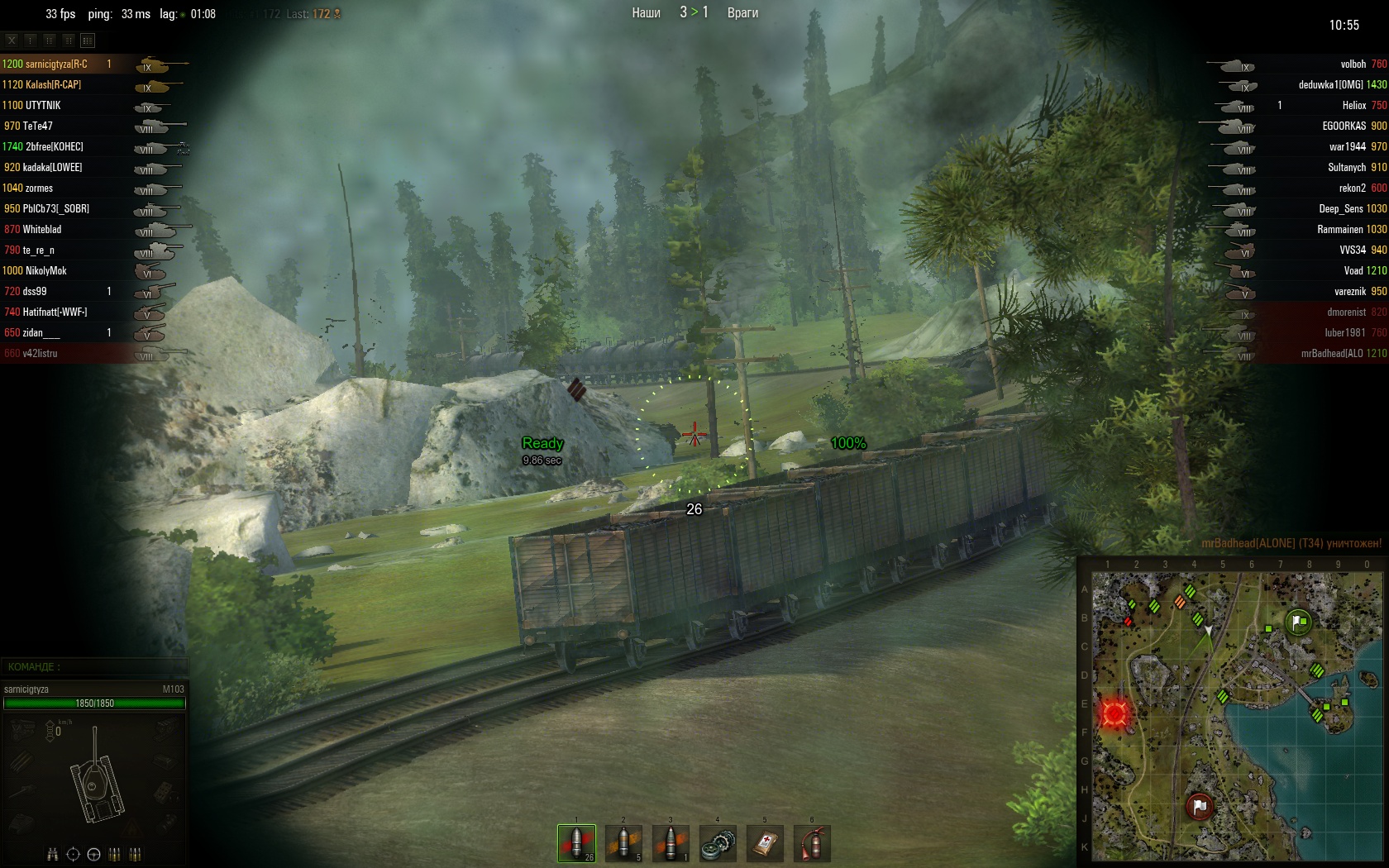Switch to the widest player list layout
The image size is (1389, 868).
click(x=88, y=40)
